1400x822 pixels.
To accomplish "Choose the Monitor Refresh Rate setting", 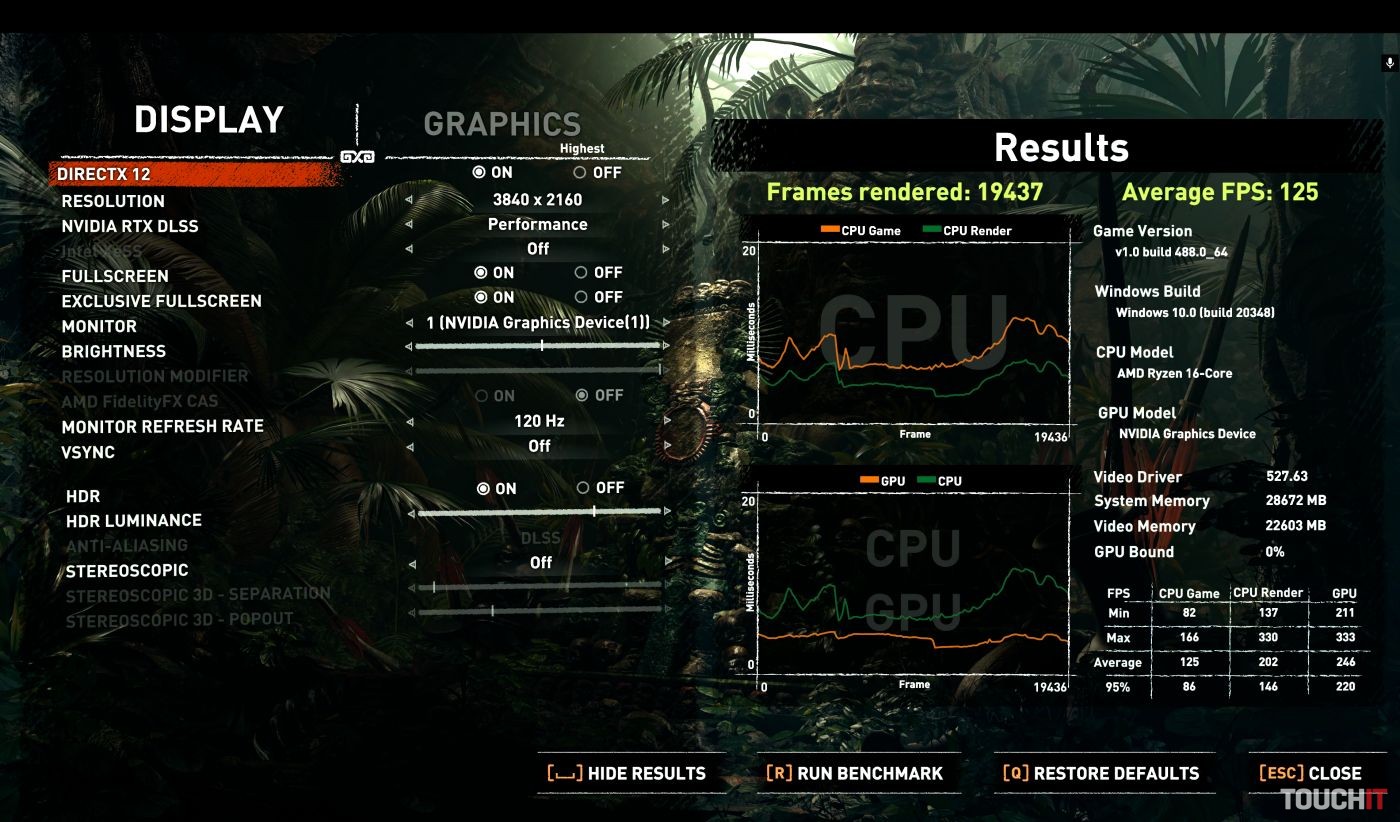I will [x=162, y=427].
